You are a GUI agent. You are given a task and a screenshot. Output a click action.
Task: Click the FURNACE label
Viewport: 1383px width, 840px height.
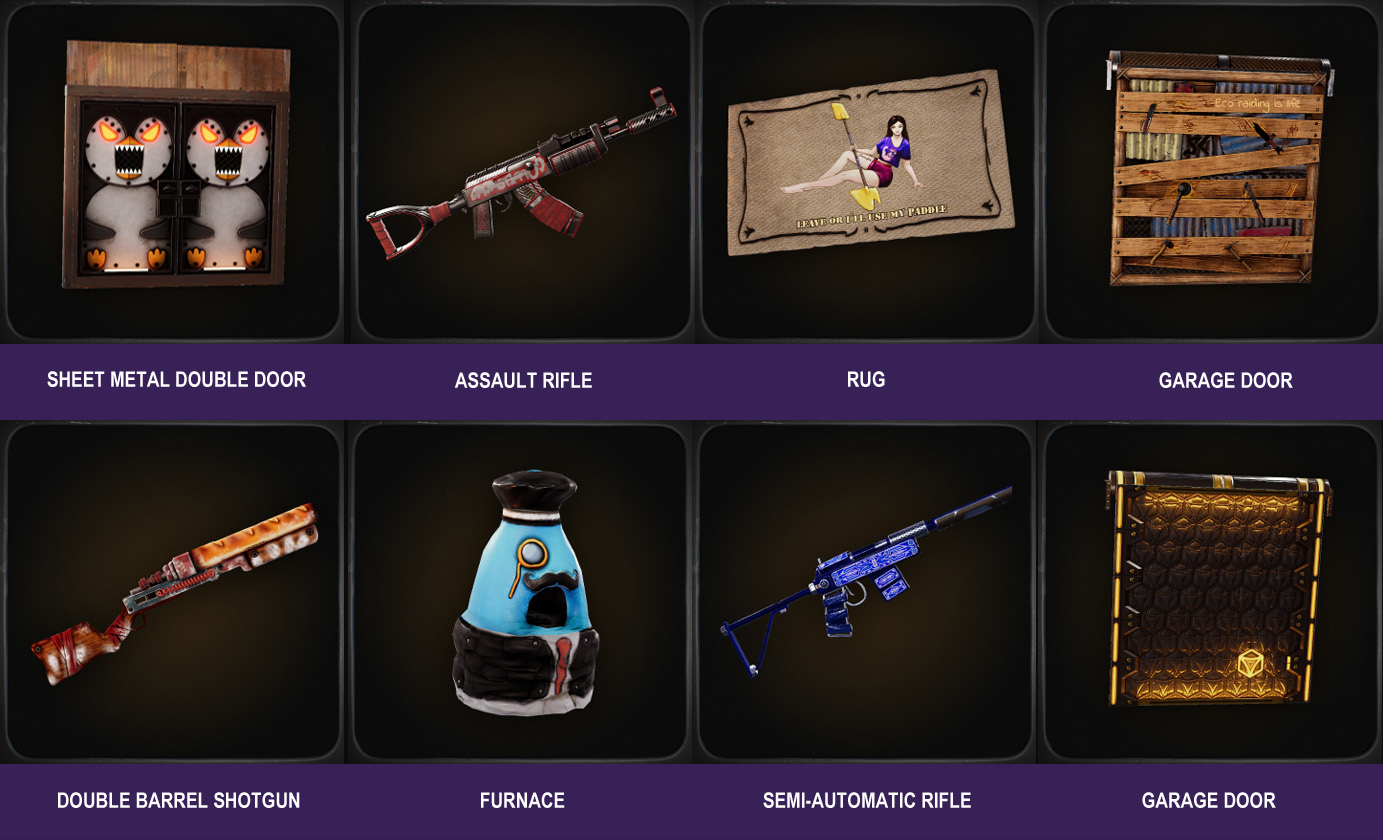coord(521,800)
